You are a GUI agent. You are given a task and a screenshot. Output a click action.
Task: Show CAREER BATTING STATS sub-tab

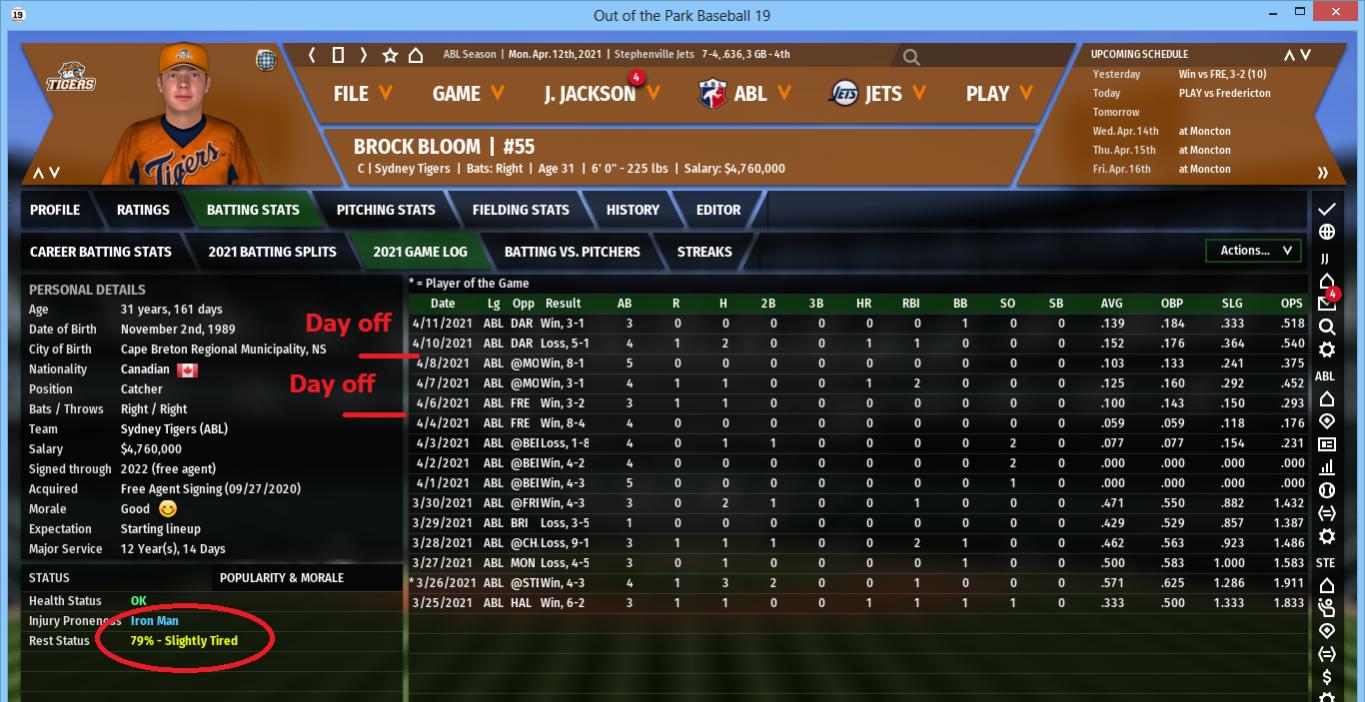[x=100, y=252]
